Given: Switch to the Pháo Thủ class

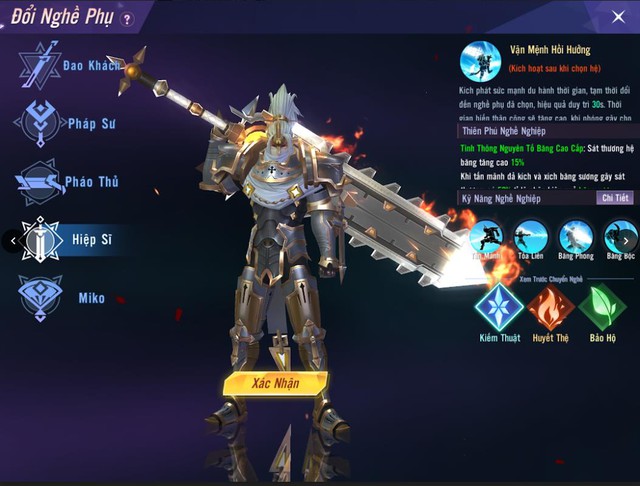Looking at the screenshot, I should (60, 182).
